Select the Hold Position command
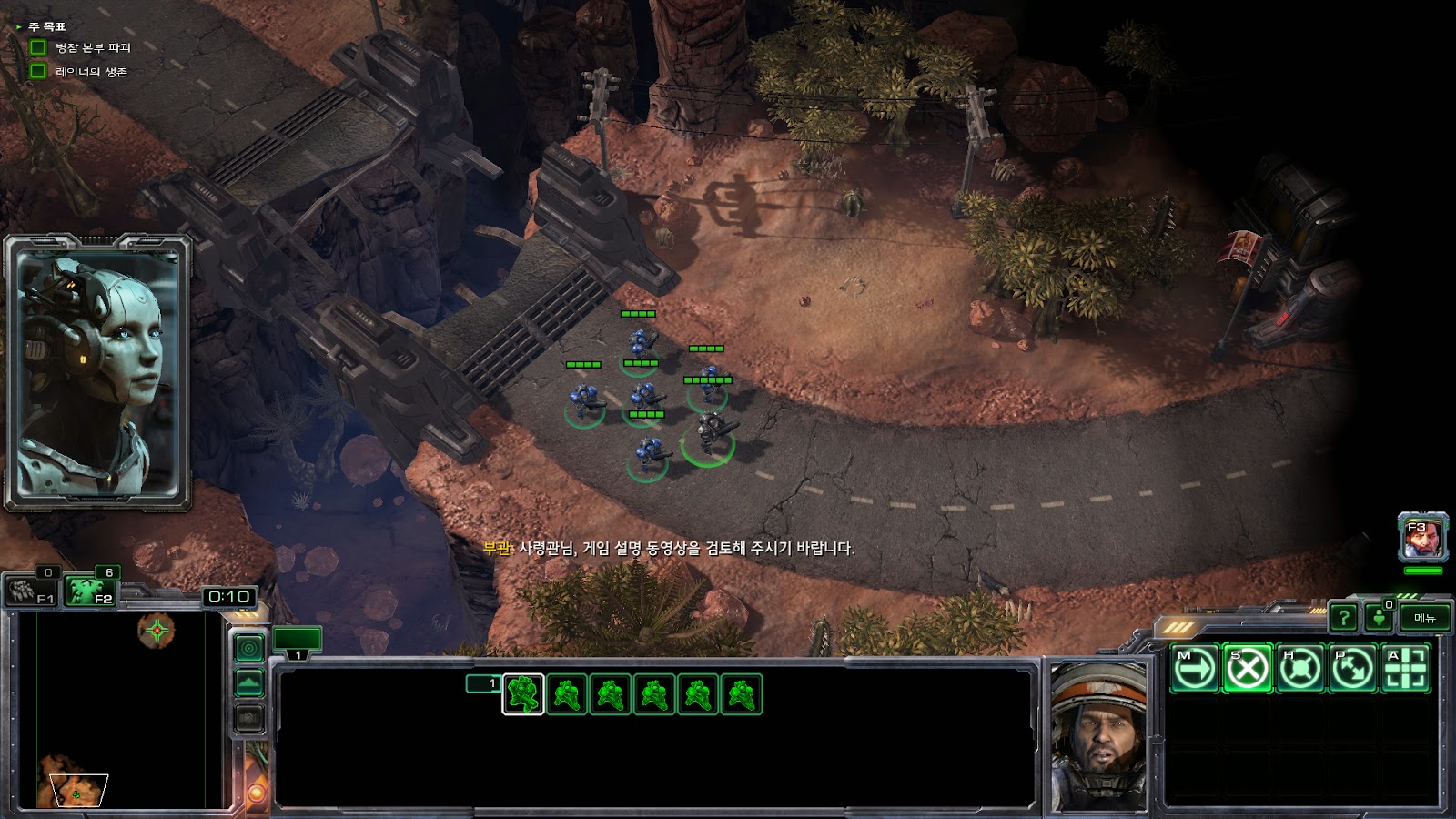This screenshot has height=819, width=1456. pos(1299,670)
